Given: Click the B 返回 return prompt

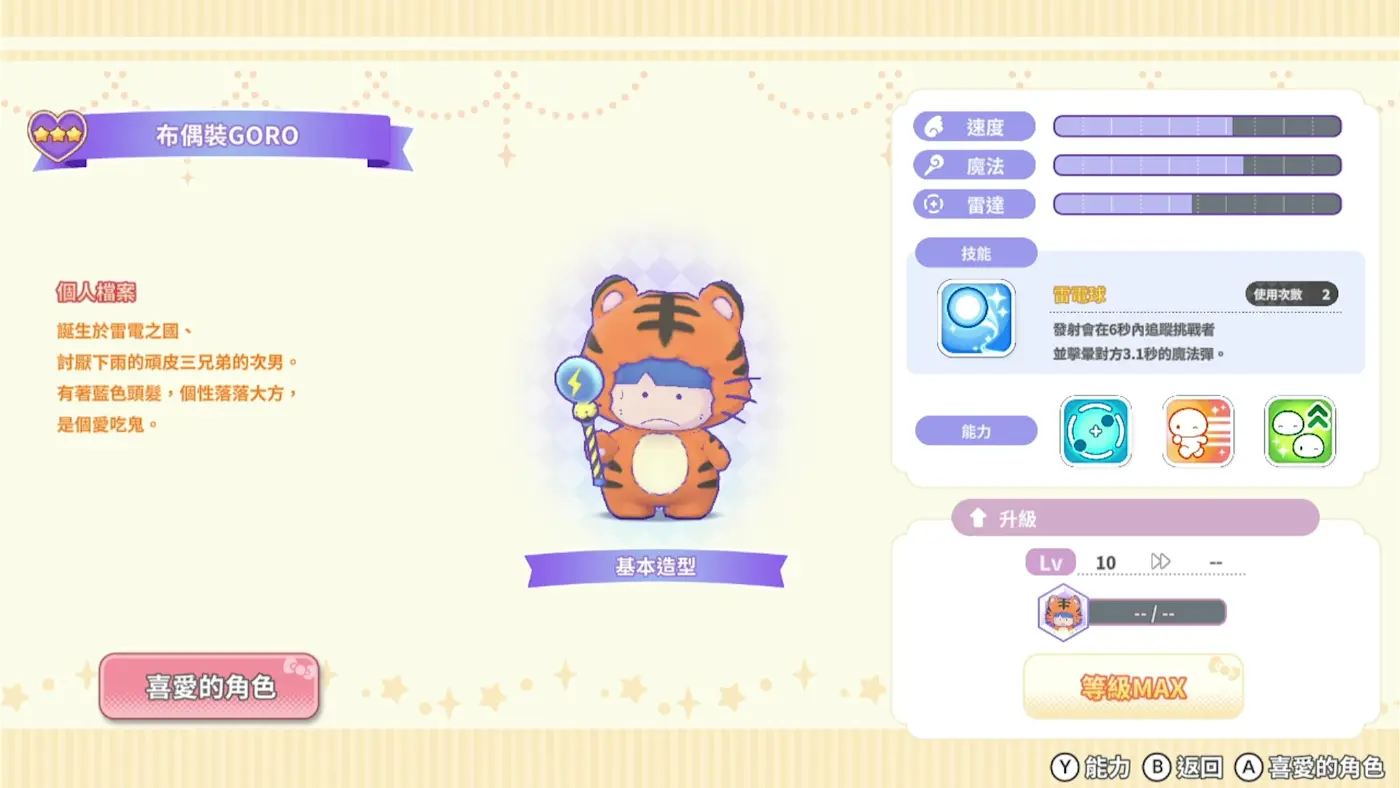Looking at the screenshot, I should pos(1187,767).
